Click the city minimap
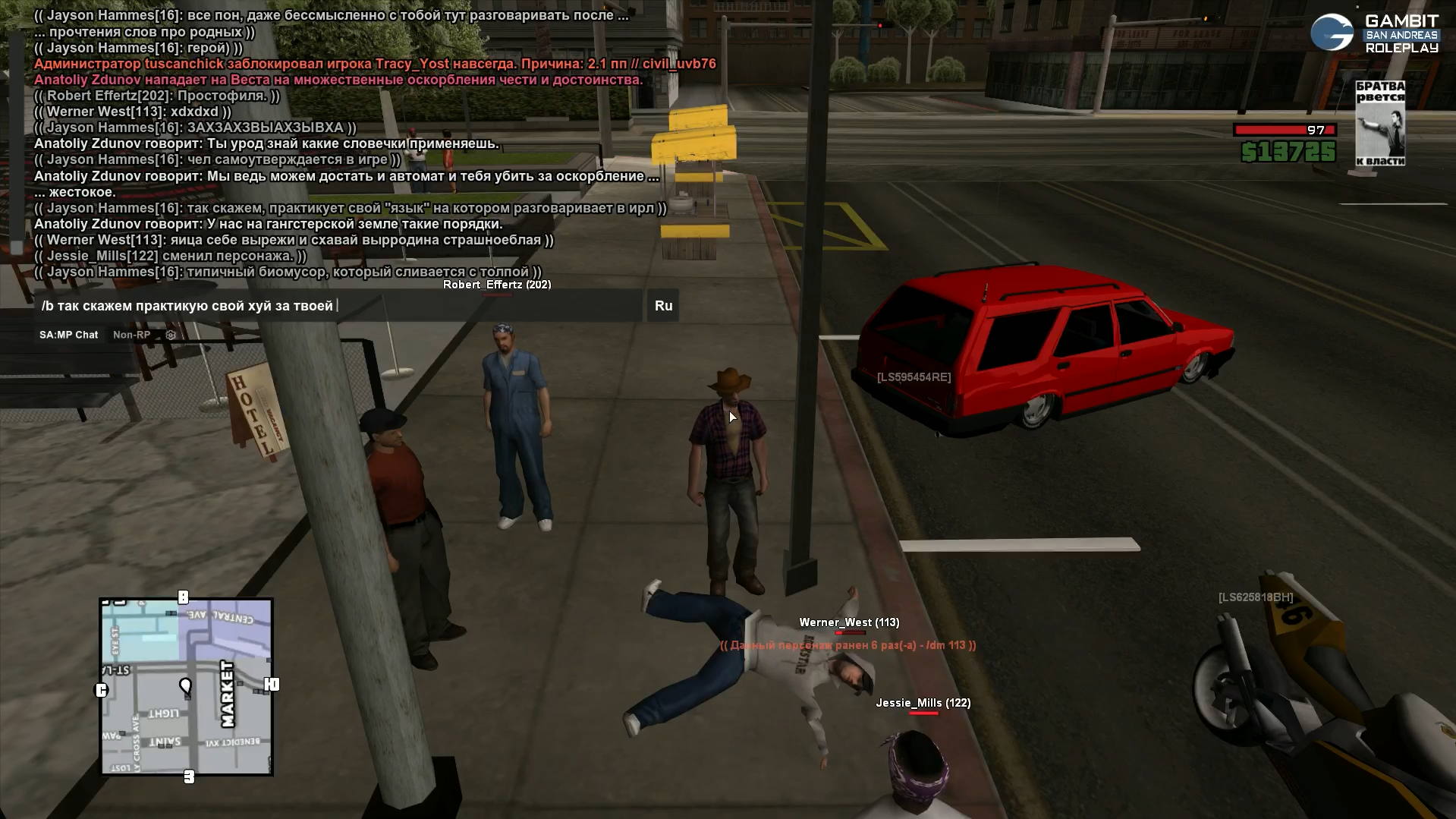This screenshot has height=819, width=1456. [x=187, y=686]
